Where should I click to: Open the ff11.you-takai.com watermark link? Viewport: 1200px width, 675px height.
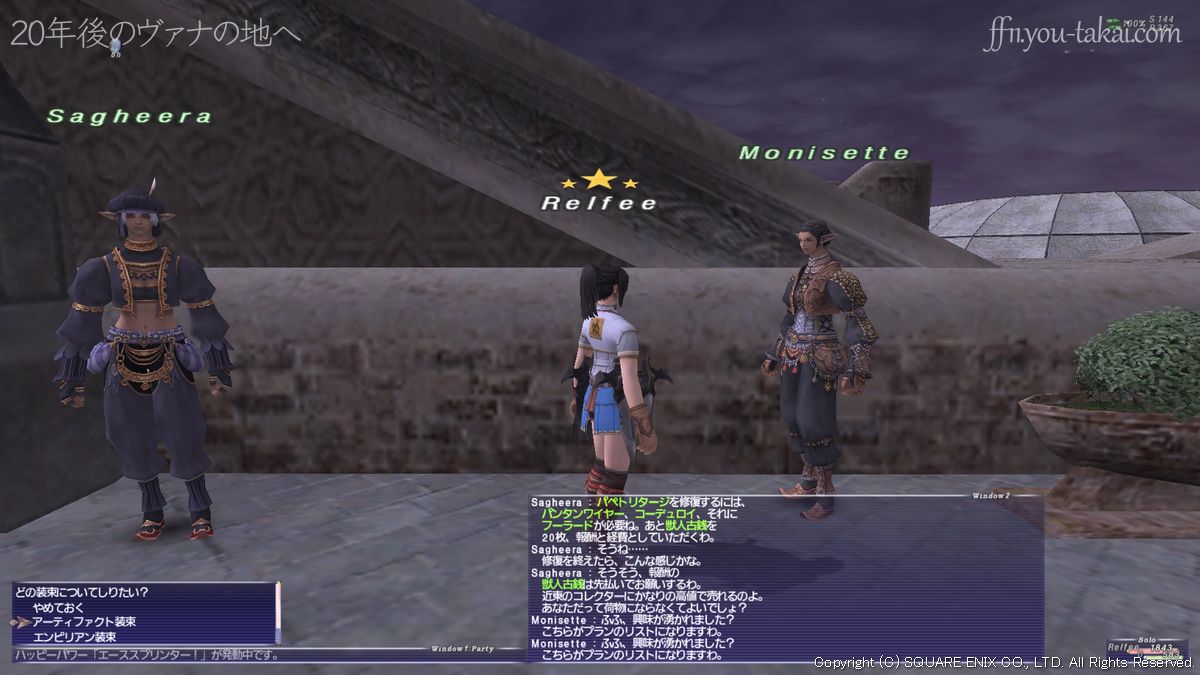tap(1081, 34)
